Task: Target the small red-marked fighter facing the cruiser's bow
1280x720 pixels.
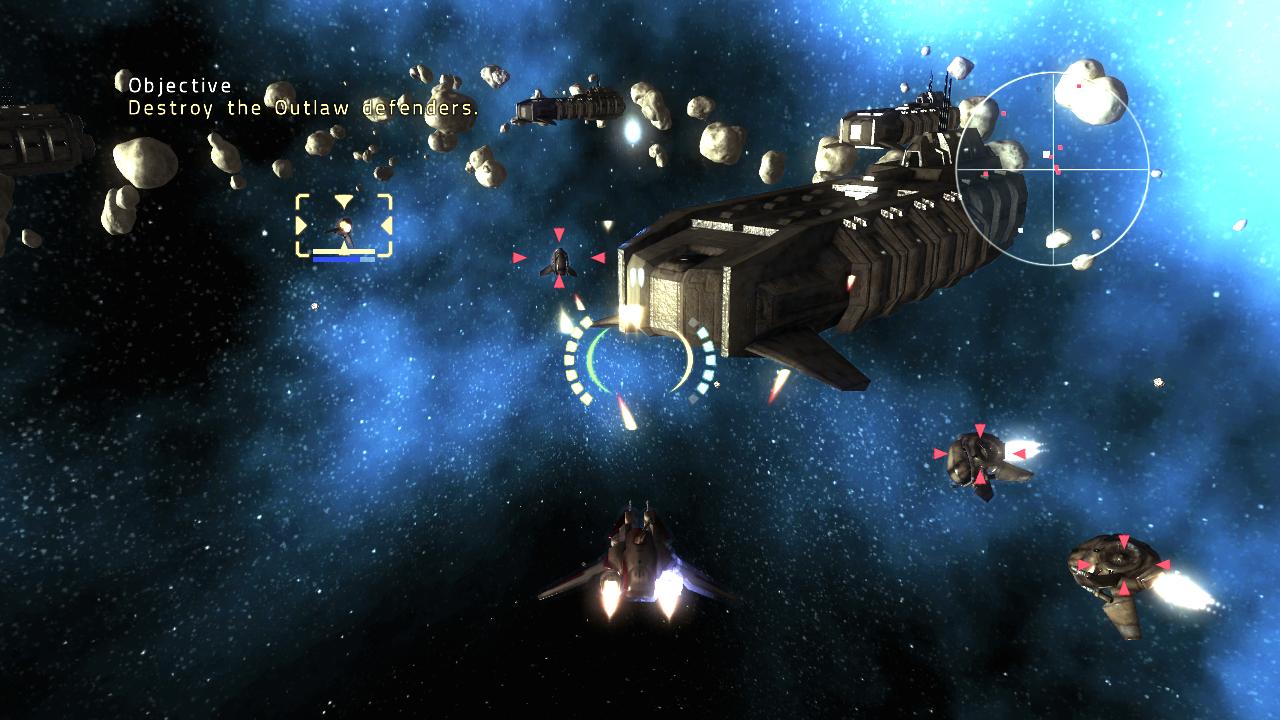Action: point(558,261)
